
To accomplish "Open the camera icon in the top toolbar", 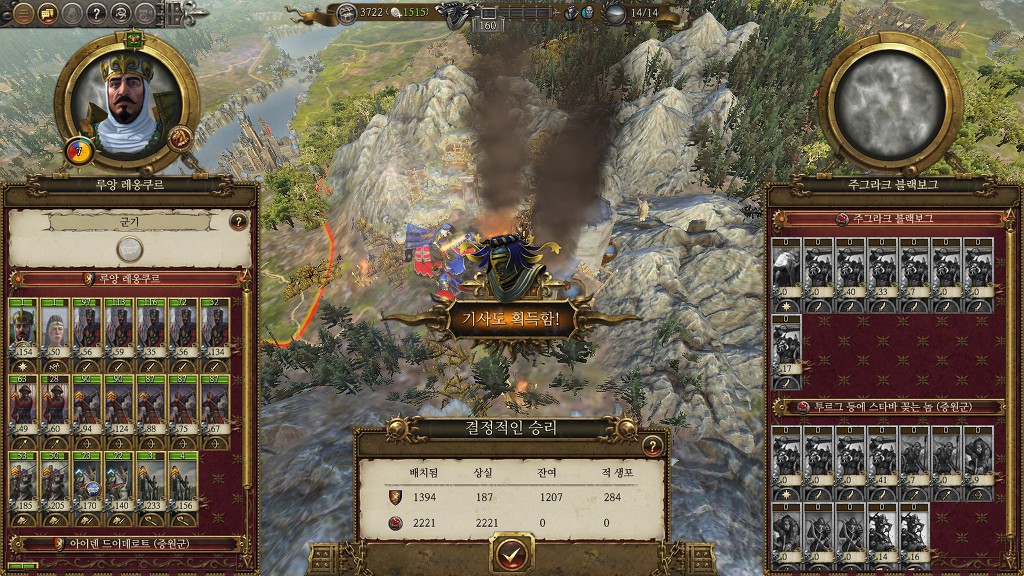I will tap(144, 13).
